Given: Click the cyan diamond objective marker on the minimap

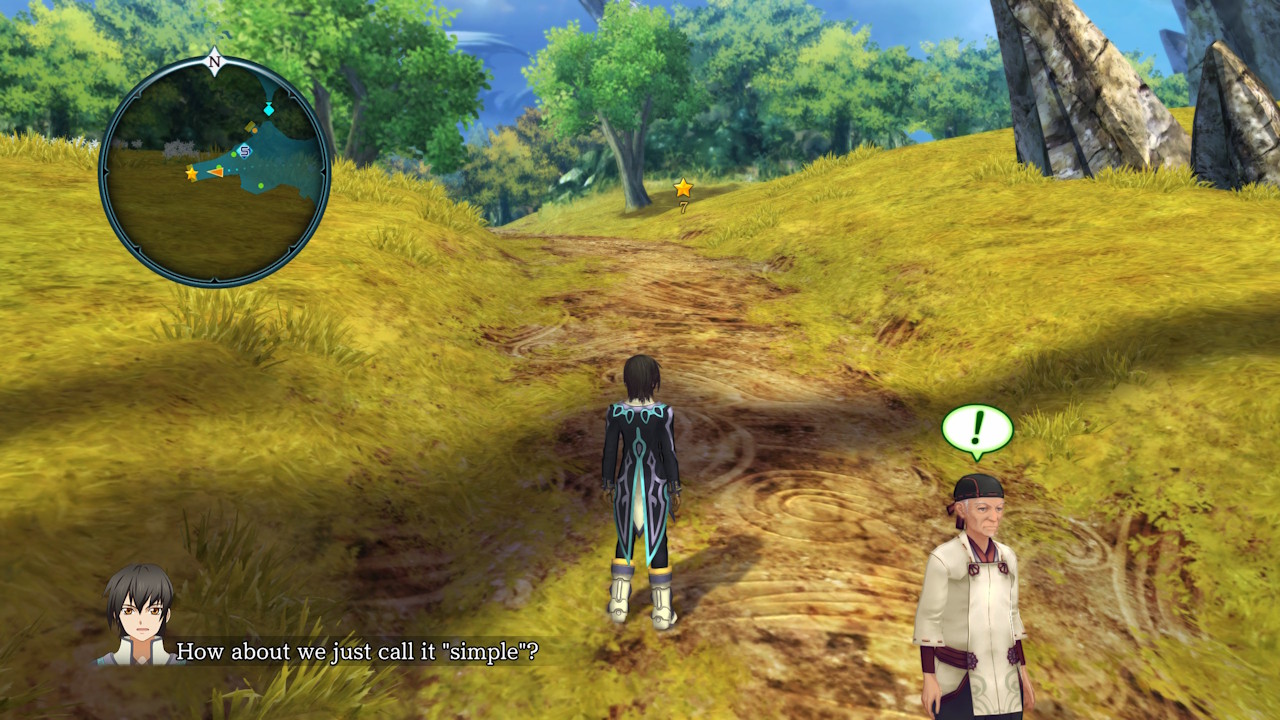Looking at the screenshot, I should coord(269,109).
